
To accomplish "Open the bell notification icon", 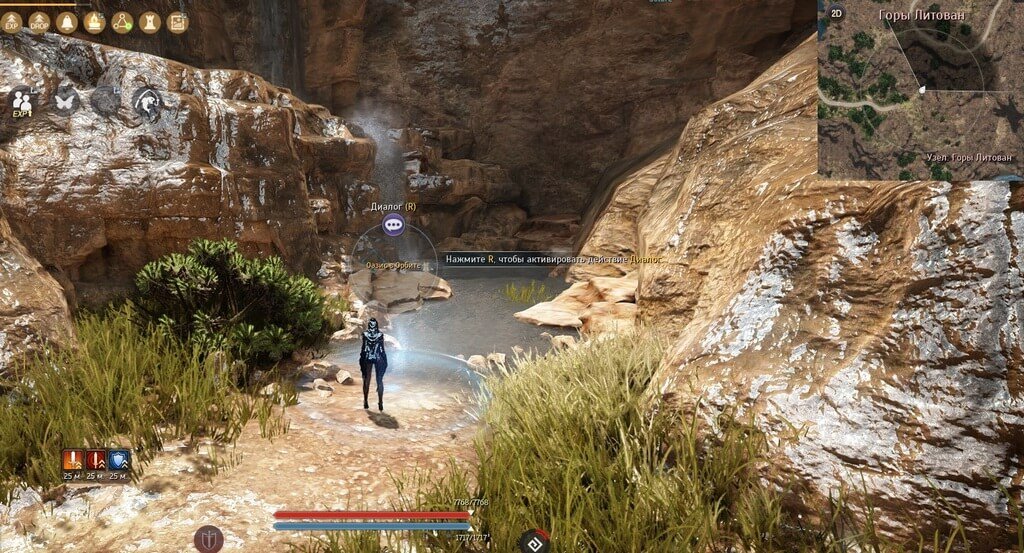I will 67,22.
